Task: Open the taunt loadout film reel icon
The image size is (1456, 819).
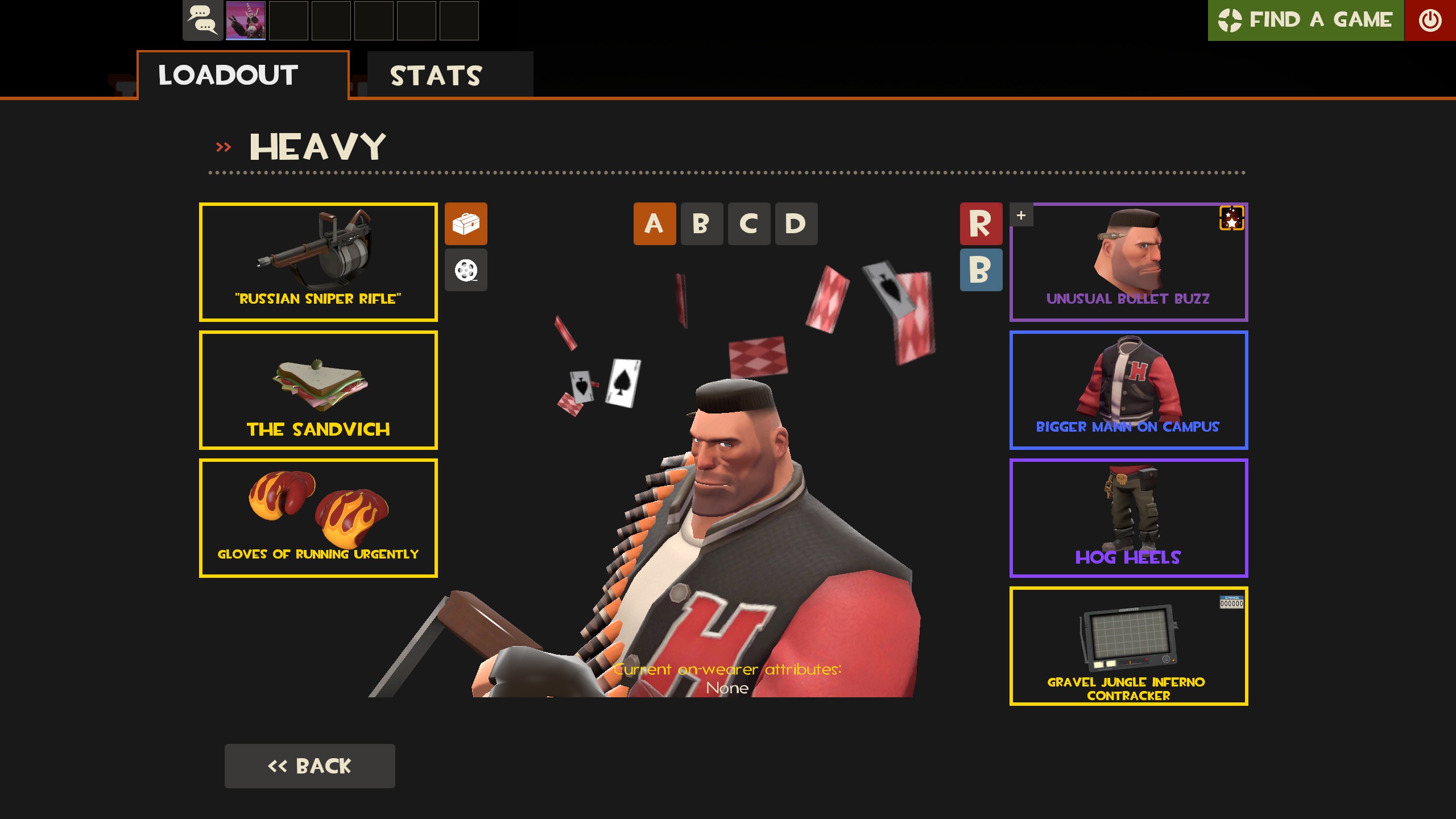Action: click(466, 270)
